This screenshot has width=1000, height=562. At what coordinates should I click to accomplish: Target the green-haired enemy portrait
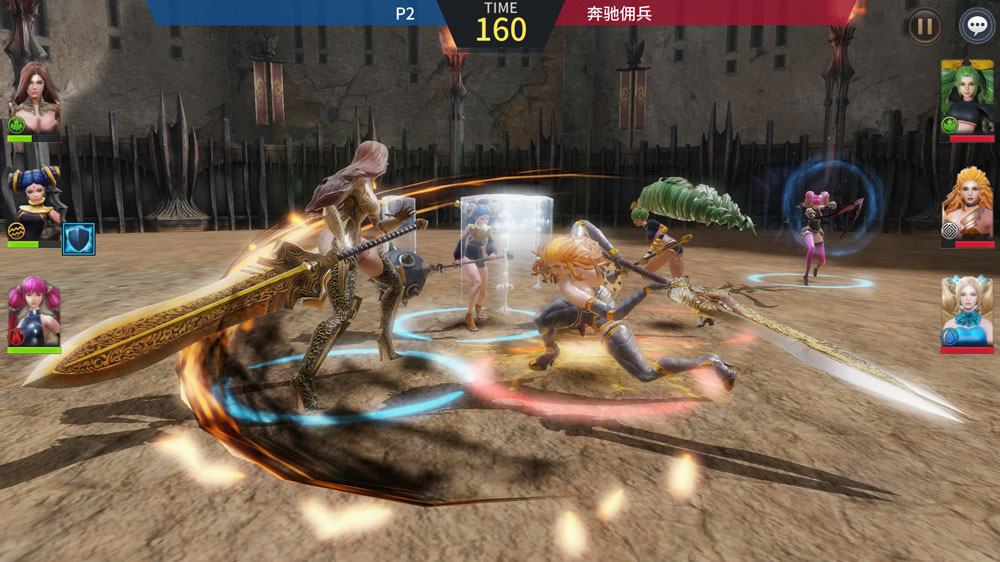coord(966,96)
